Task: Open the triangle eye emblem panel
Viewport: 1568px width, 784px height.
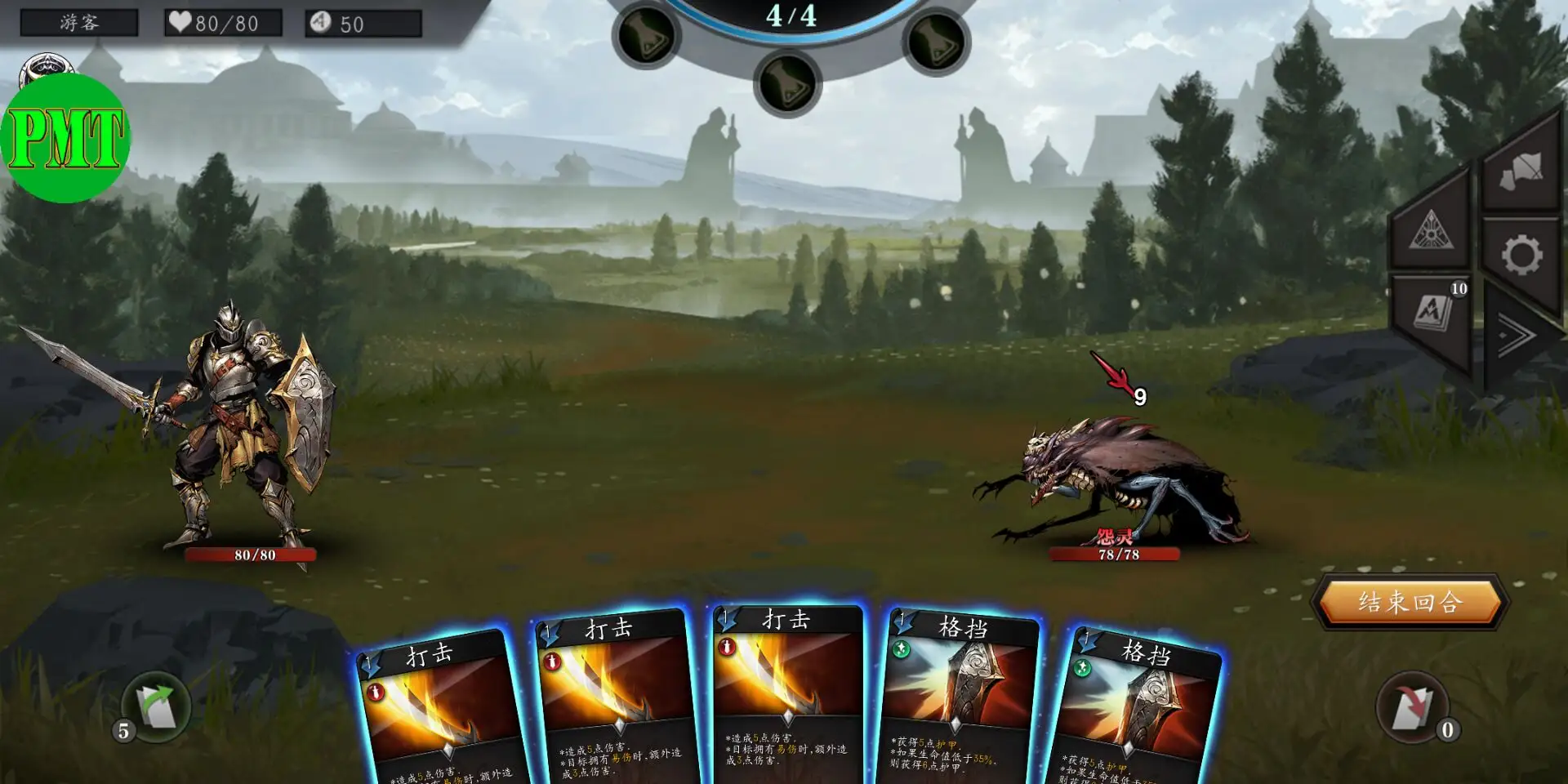Action: point(1431,230)
